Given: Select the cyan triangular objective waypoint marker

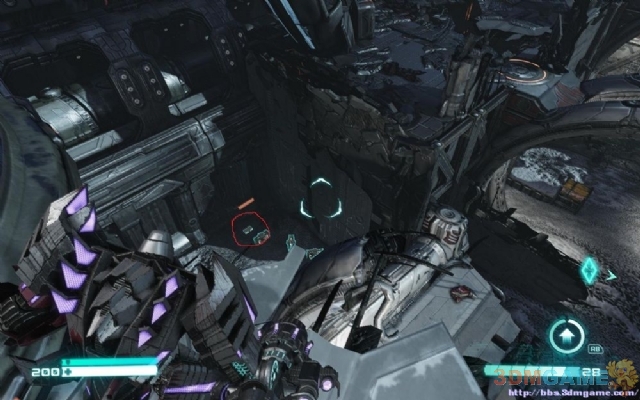Looking at the screenshot, I should point(320,198).
